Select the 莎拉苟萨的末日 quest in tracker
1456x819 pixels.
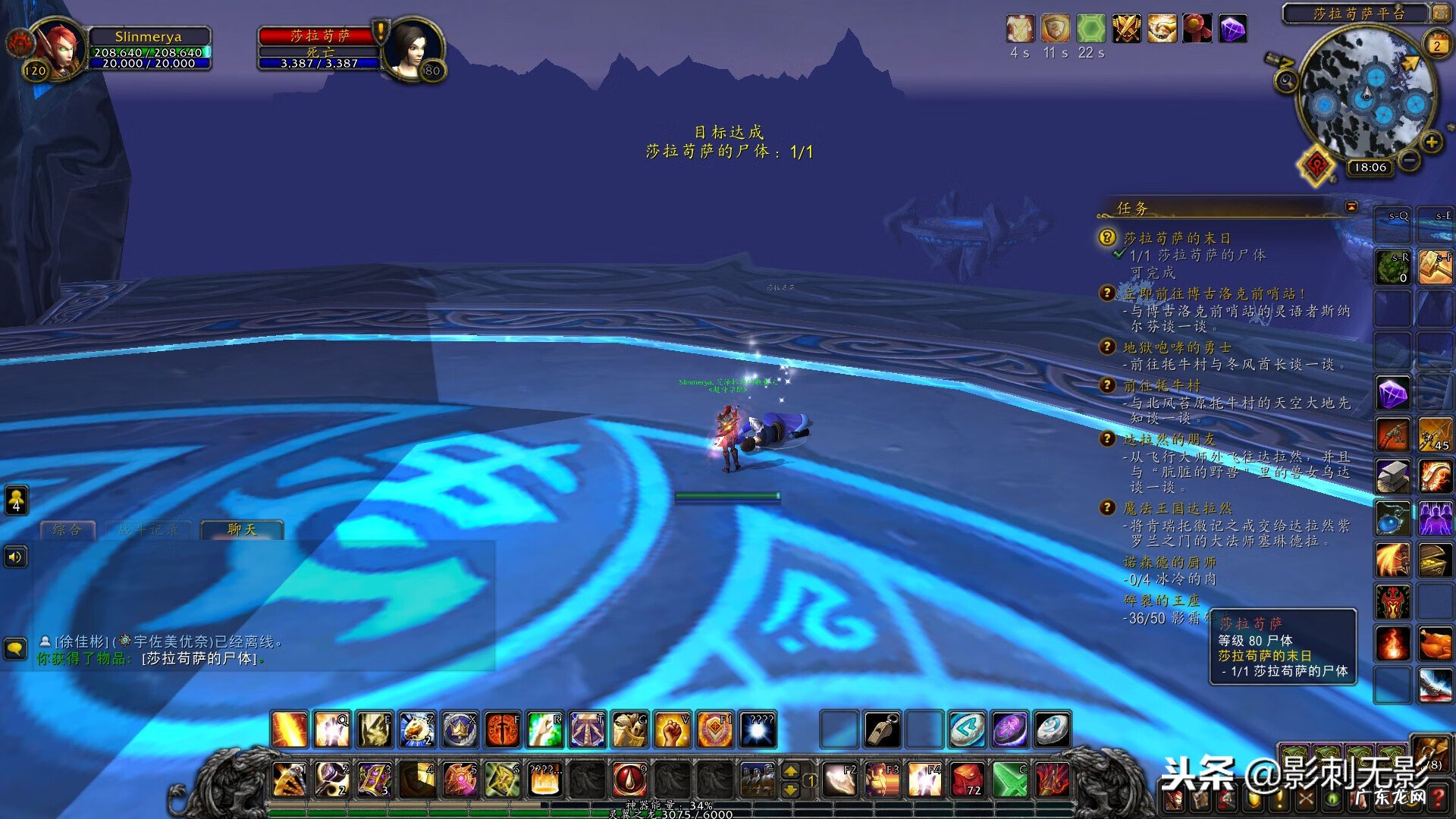(1177, 238)
